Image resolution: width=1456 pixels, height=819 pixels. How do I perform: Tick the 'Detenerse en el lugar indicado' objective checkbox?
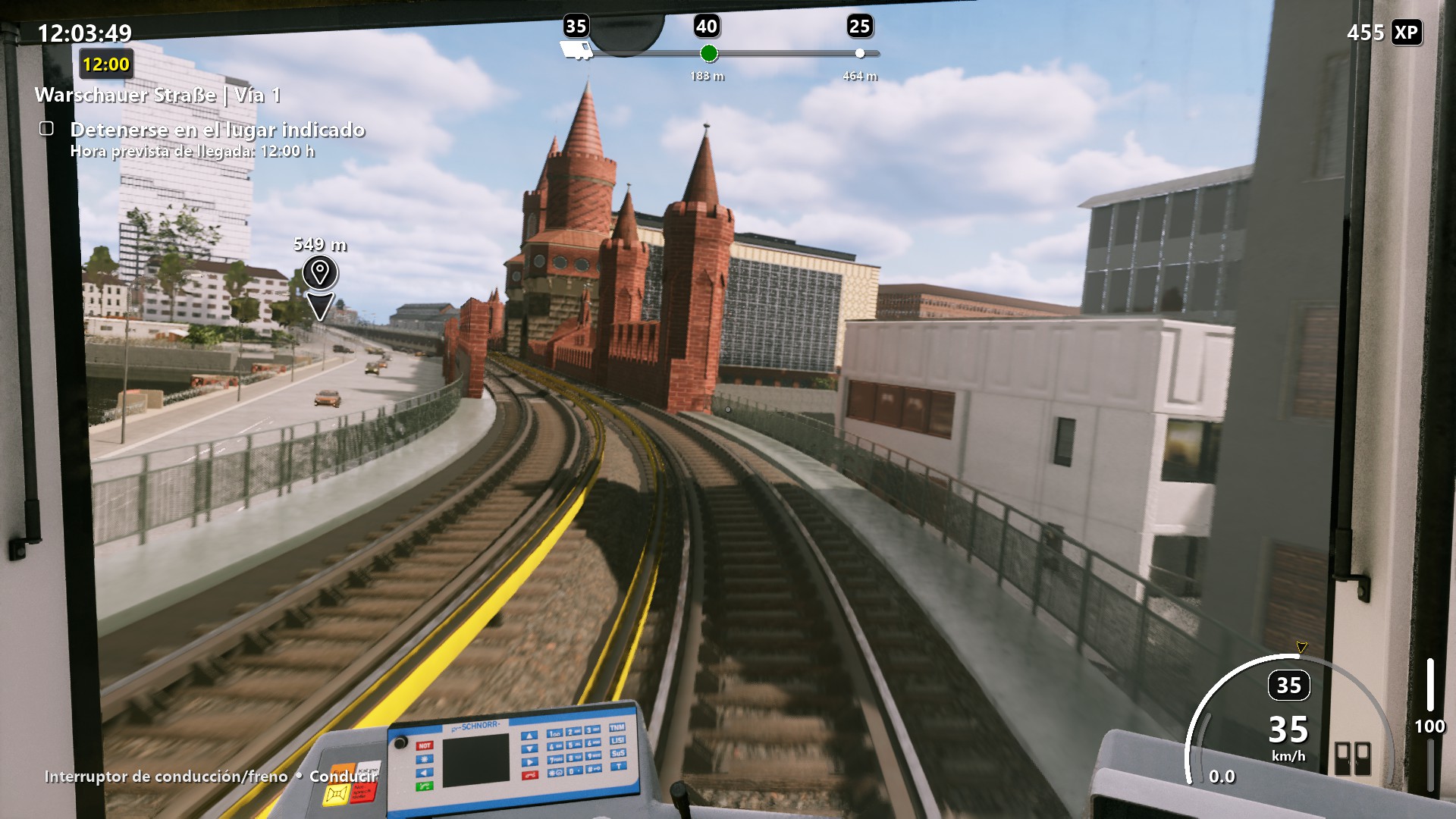[47, 129]
